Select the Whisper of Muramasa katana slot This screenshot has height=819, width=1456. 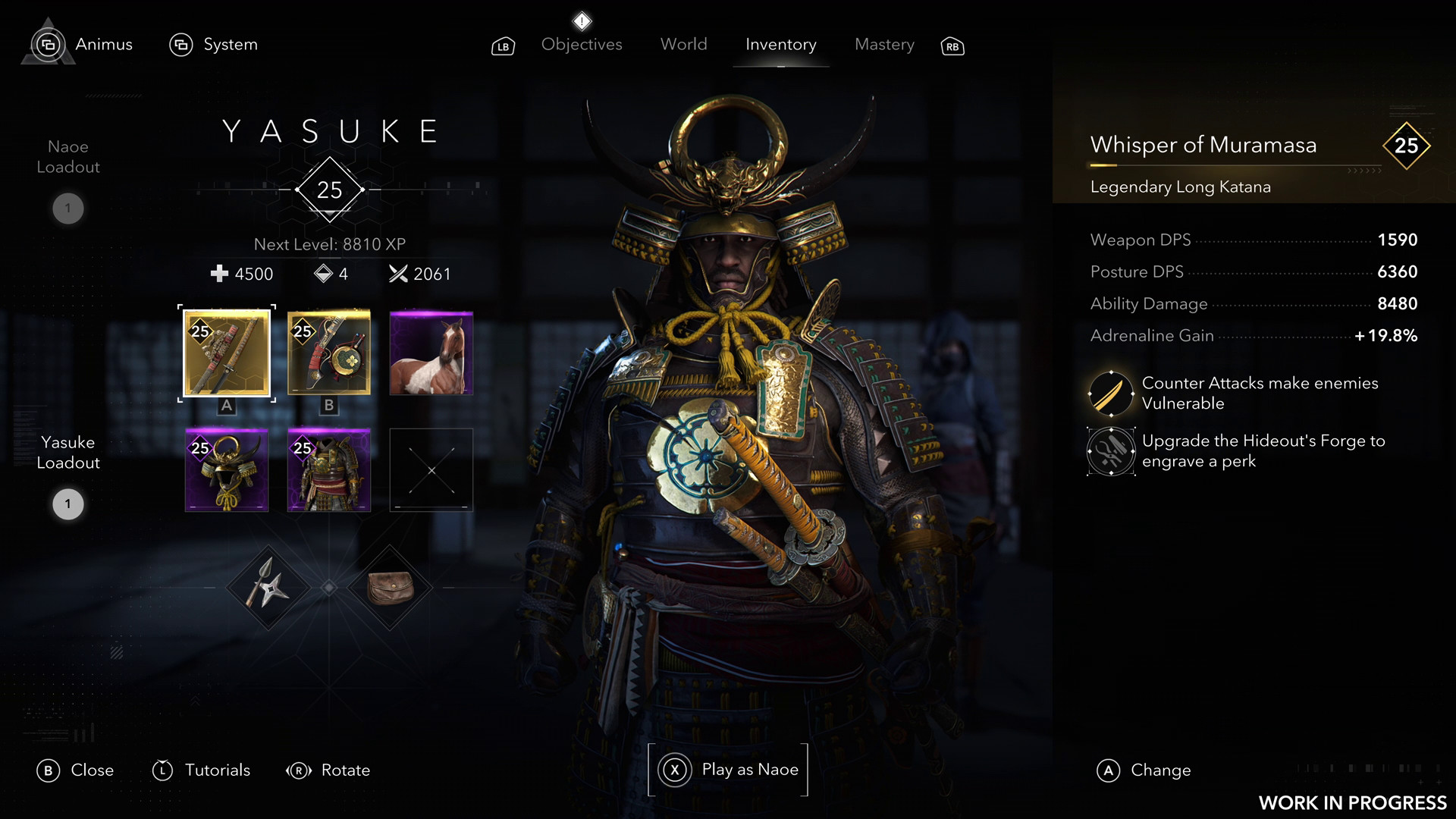[x=227, y=353]
